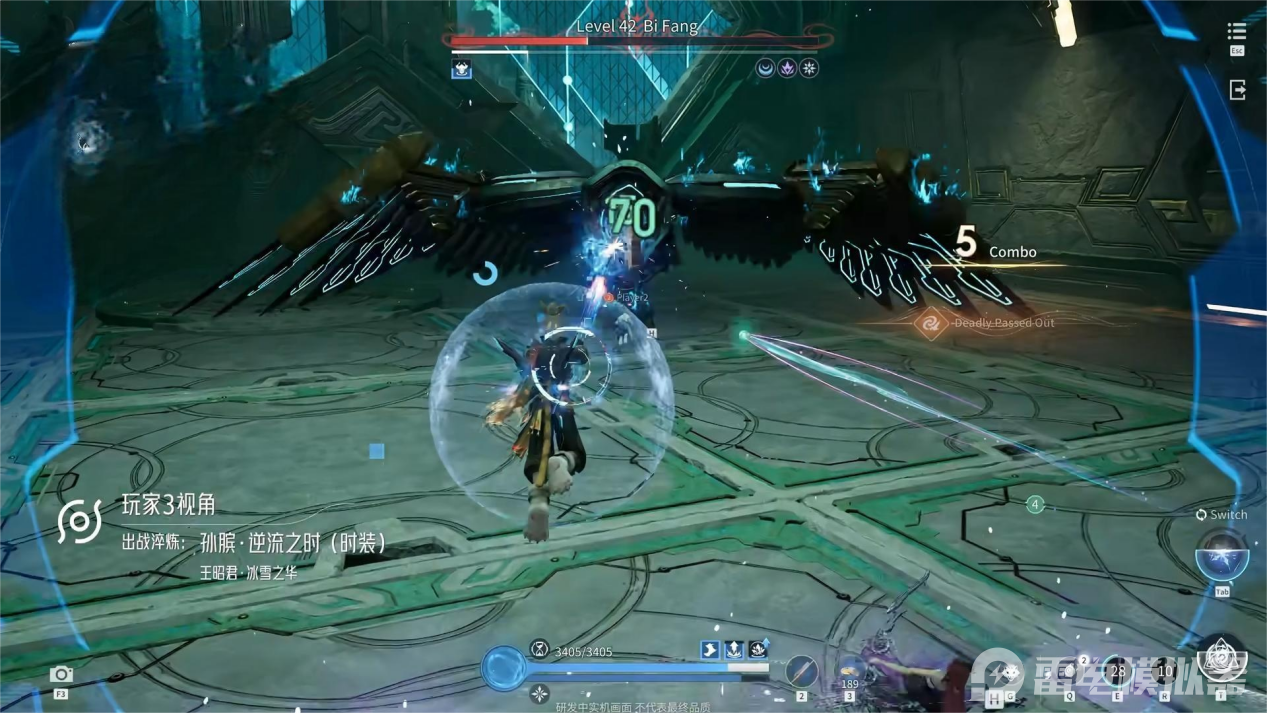Inspect the boss purple flame status icon

[787, 69]
